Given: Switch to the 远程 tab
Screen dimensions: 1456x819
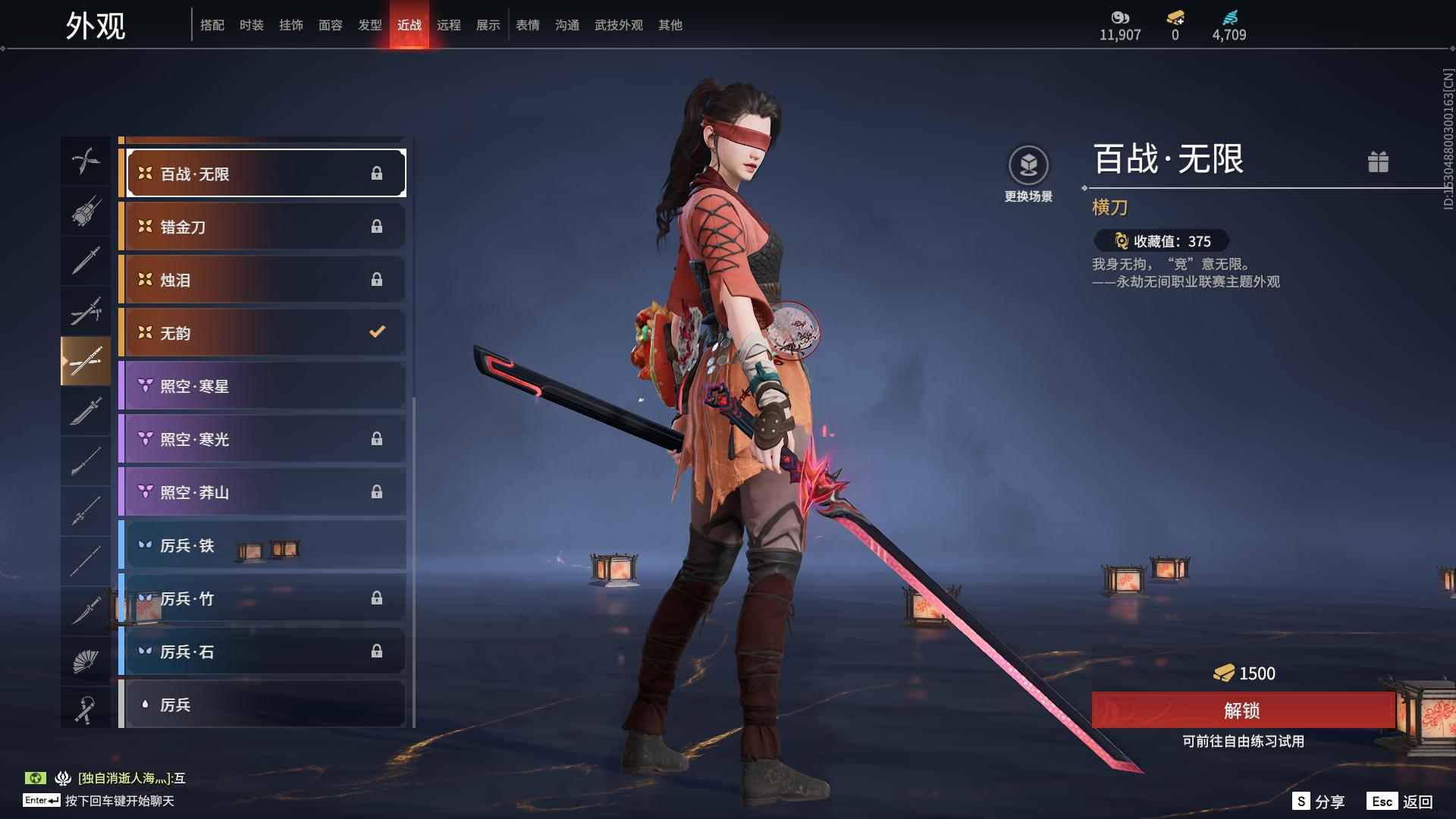Looking at the screenshot, I should click(x=450, y=25).
